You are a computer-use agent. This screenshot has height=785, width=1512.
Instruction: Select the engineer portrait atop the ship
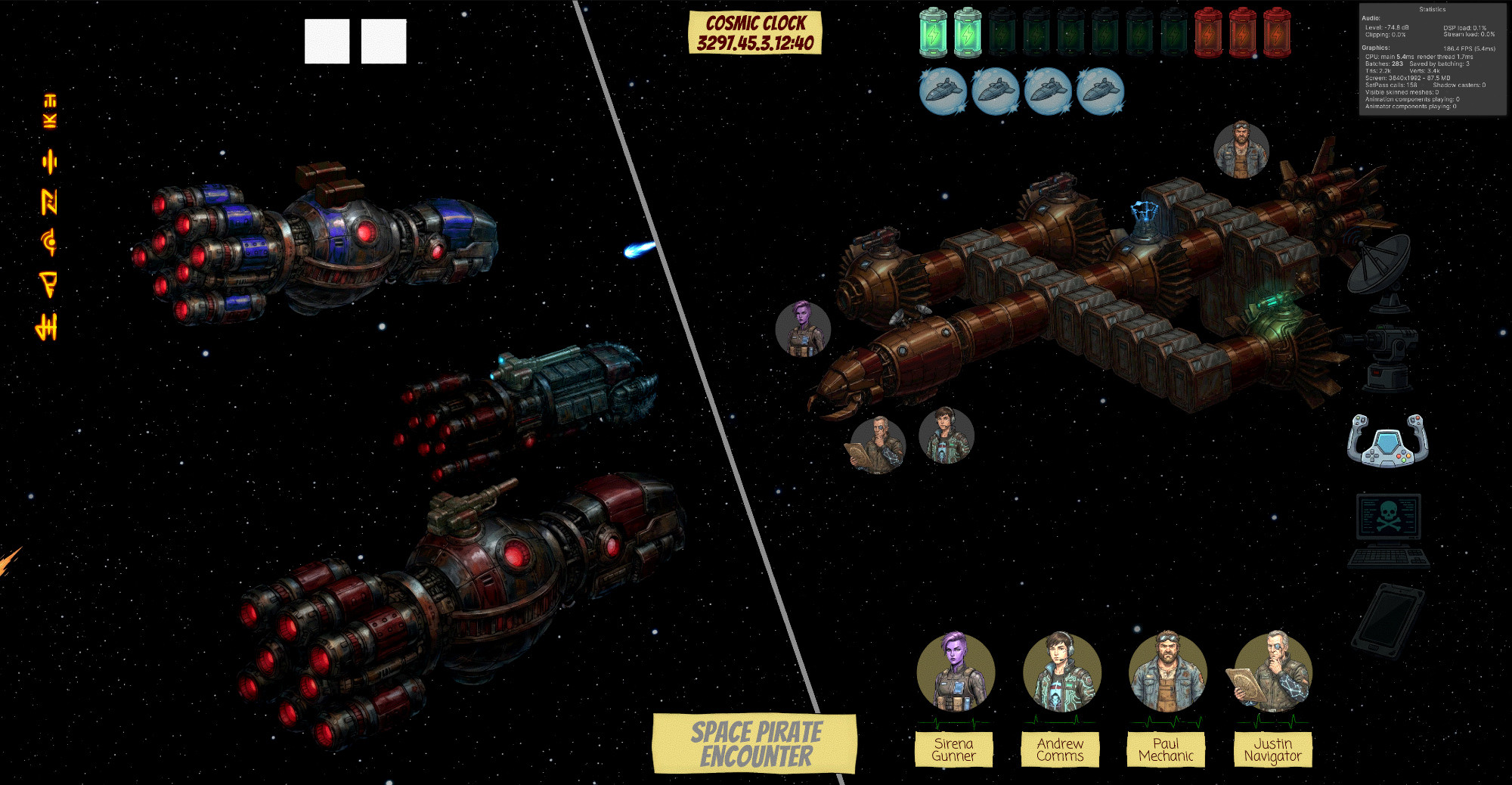[x=1243, y=146]
